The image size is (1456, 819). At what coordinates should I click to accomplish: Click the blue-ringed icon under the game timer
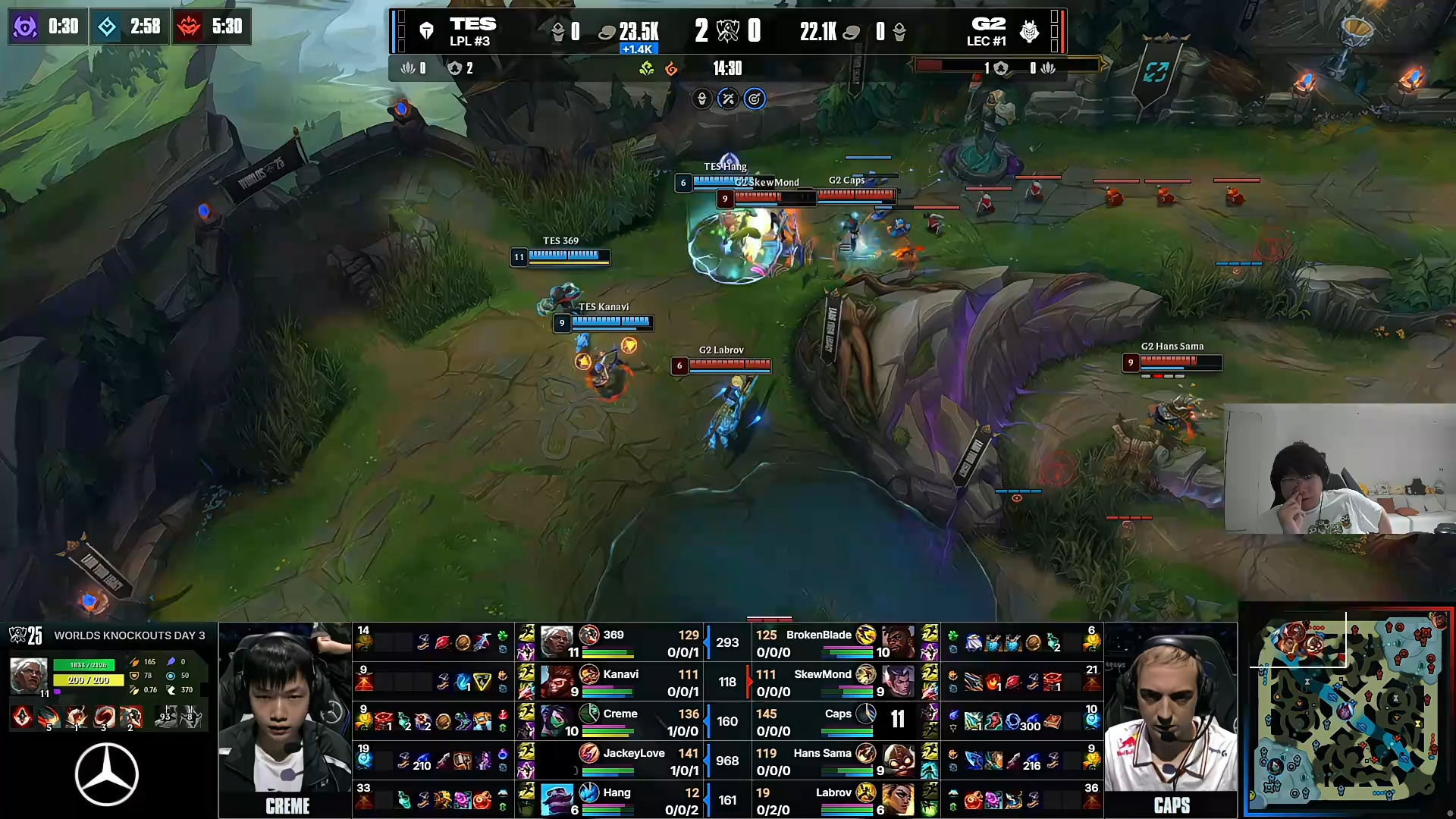[755, 99]
